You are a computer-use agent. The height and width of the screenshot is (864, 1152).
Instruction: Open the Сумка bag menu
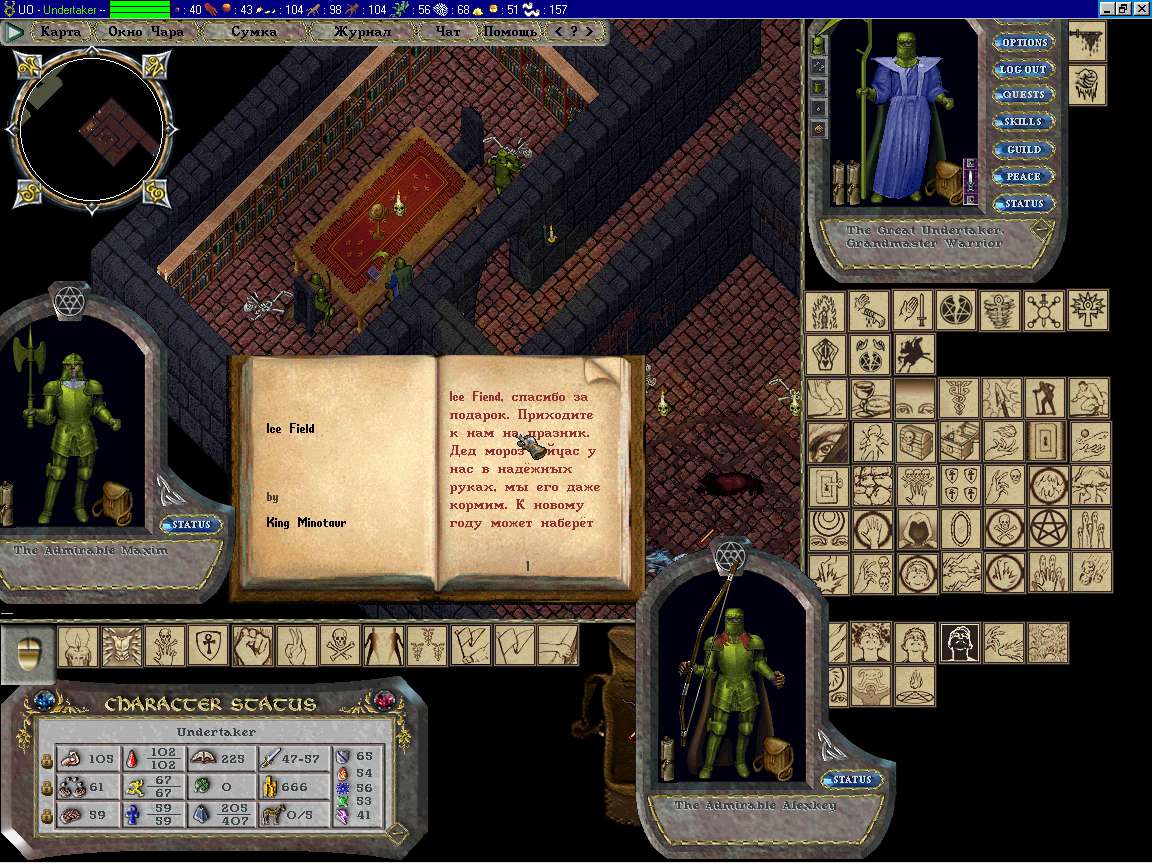click(254, 31)
